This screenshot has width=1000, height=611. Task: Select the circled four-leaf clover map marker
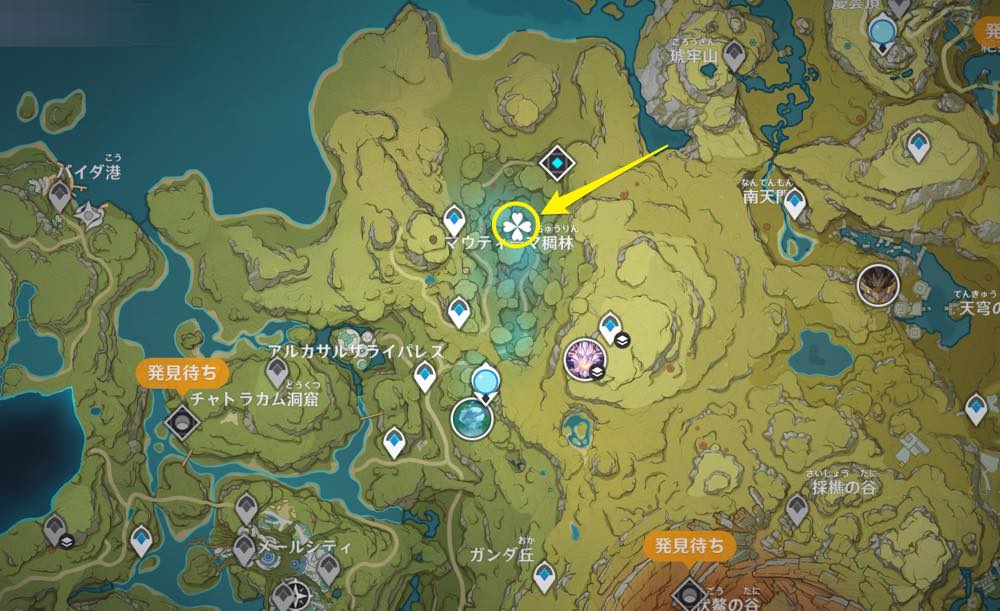coord(516,223)
